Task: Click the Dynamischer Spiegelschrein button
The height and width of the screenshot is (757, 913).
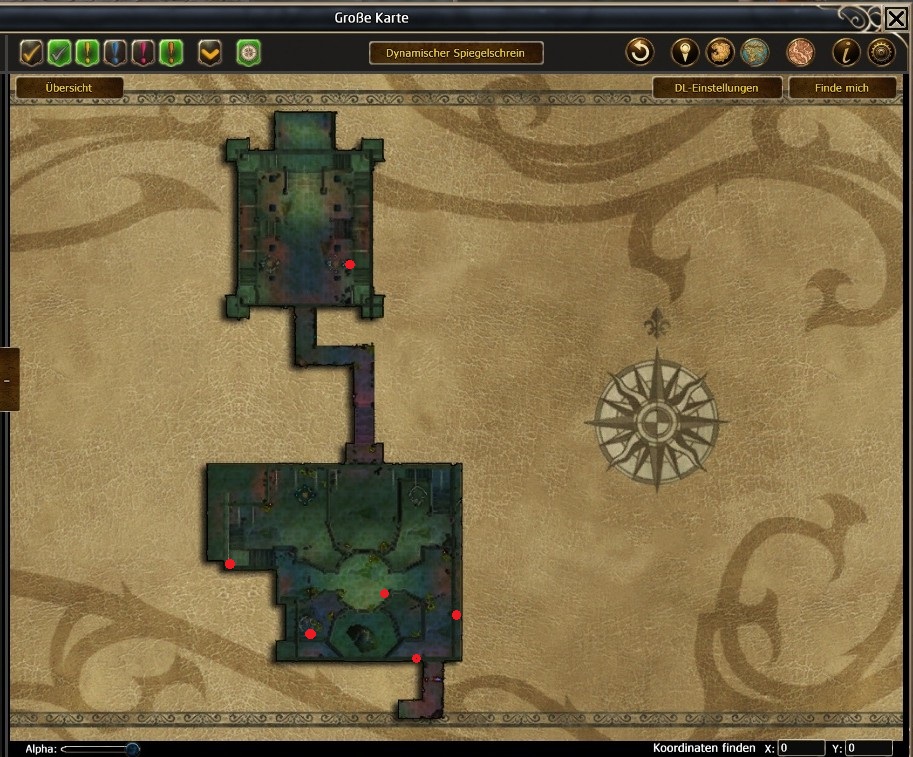Action: click(x=455, y=53)
